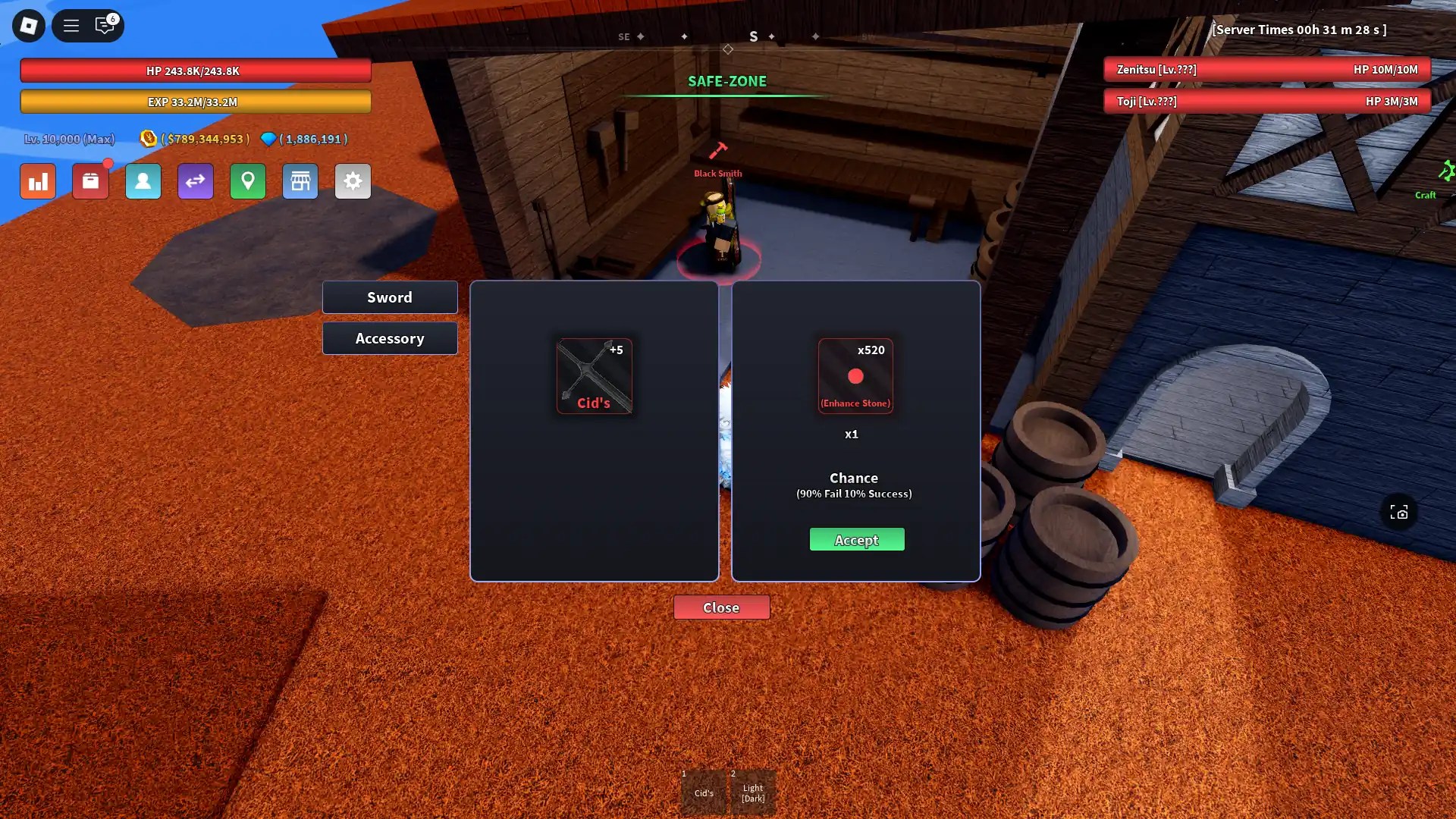Switch to the Accessory tab
1456x819 pixels.
[390, 338]
